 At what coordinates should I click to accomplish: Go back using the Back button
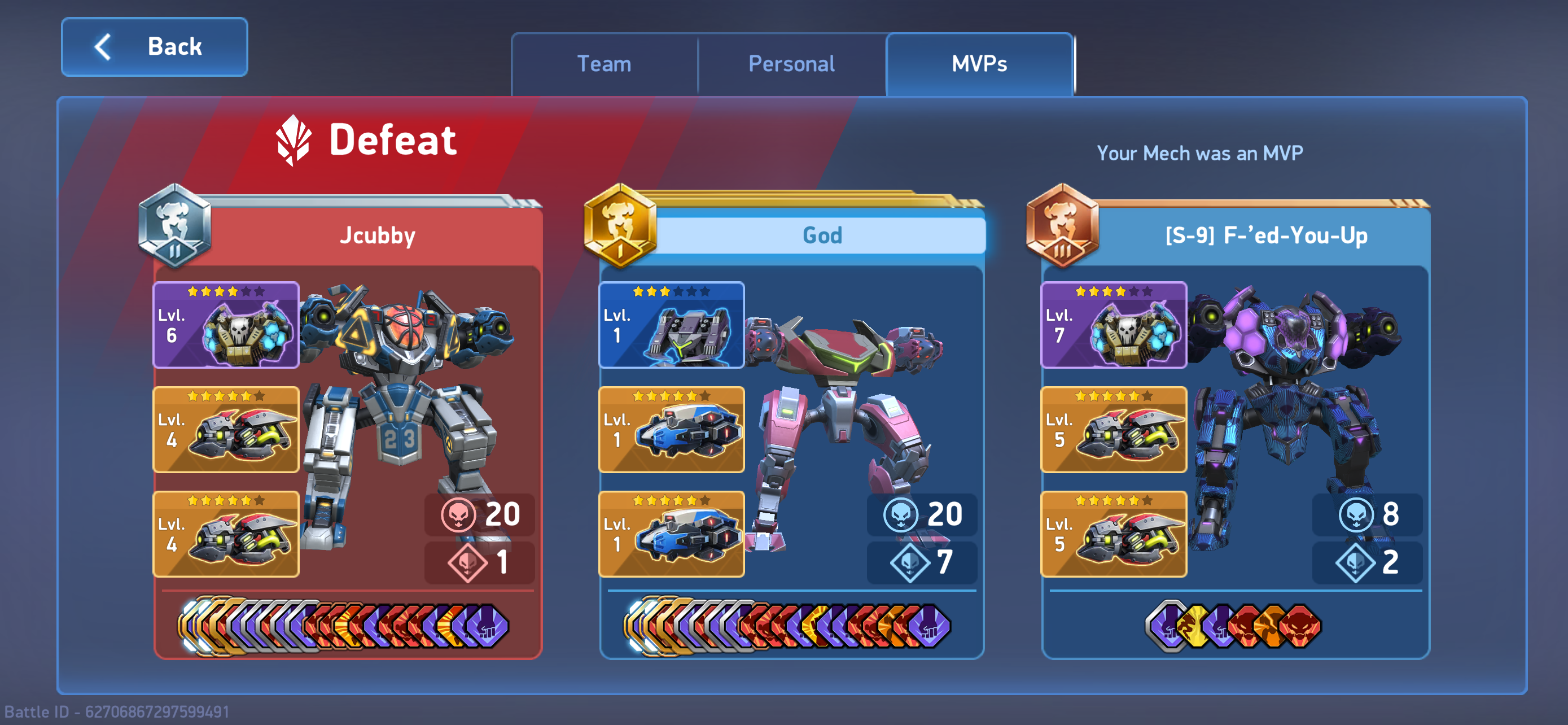(154, 47)
